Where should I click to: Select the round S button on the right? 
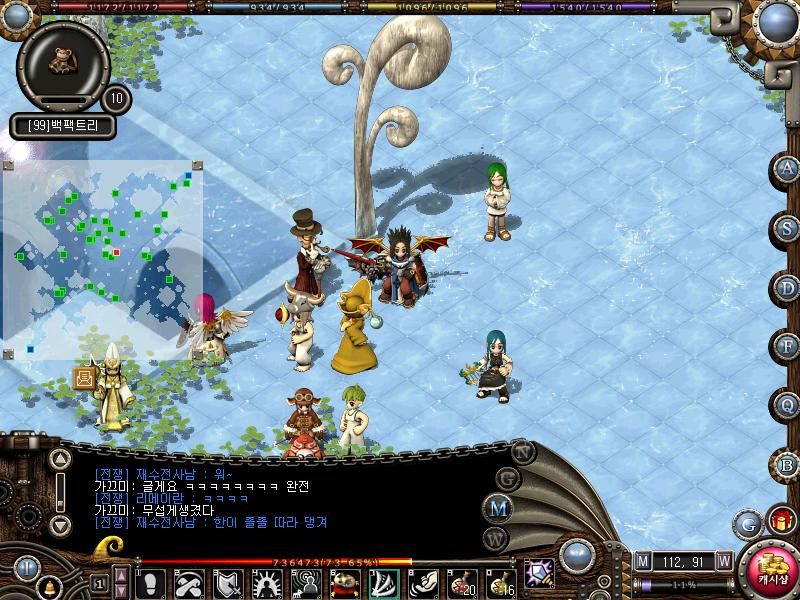tap(787, 228)
